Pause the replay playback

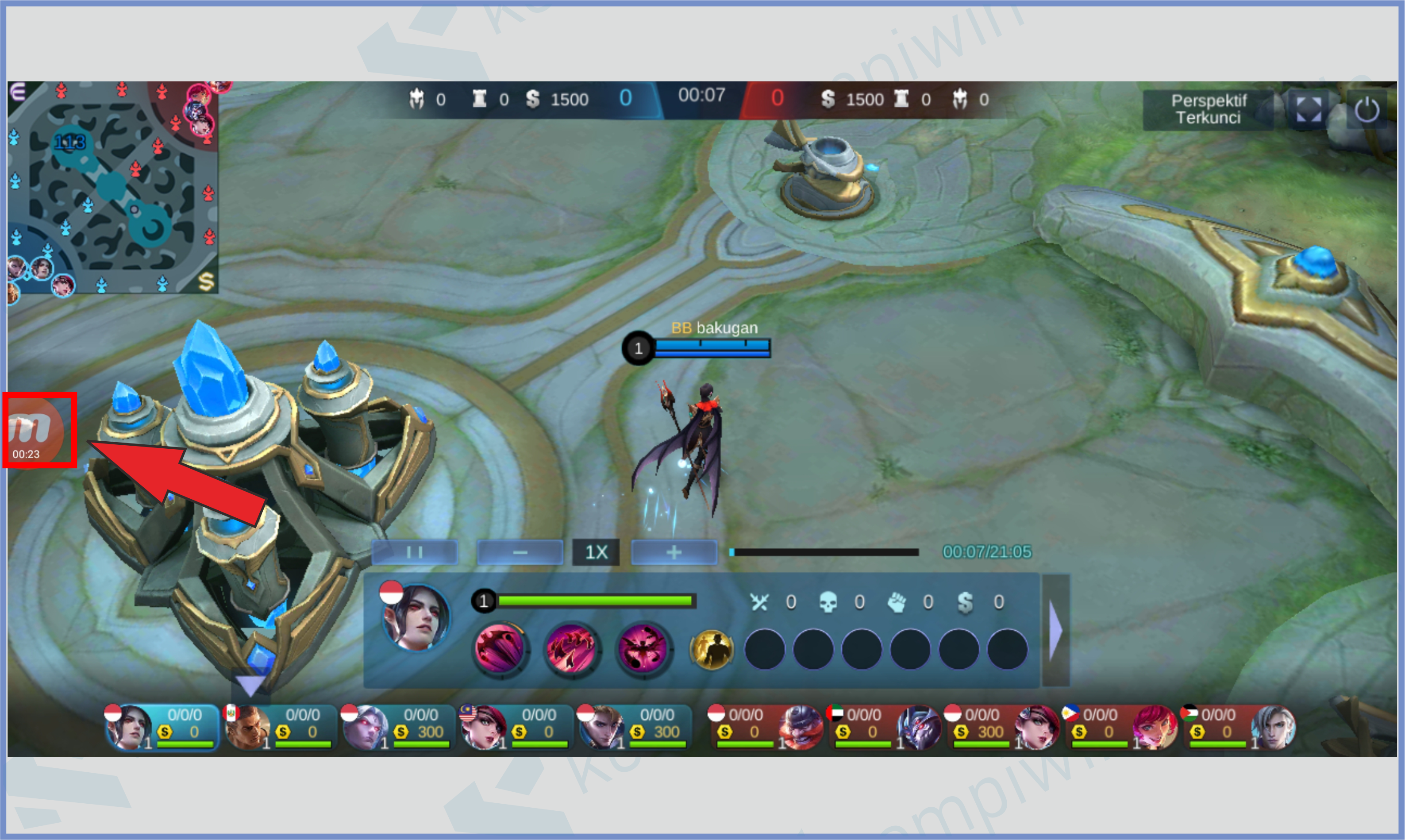(x=414, y=552)
